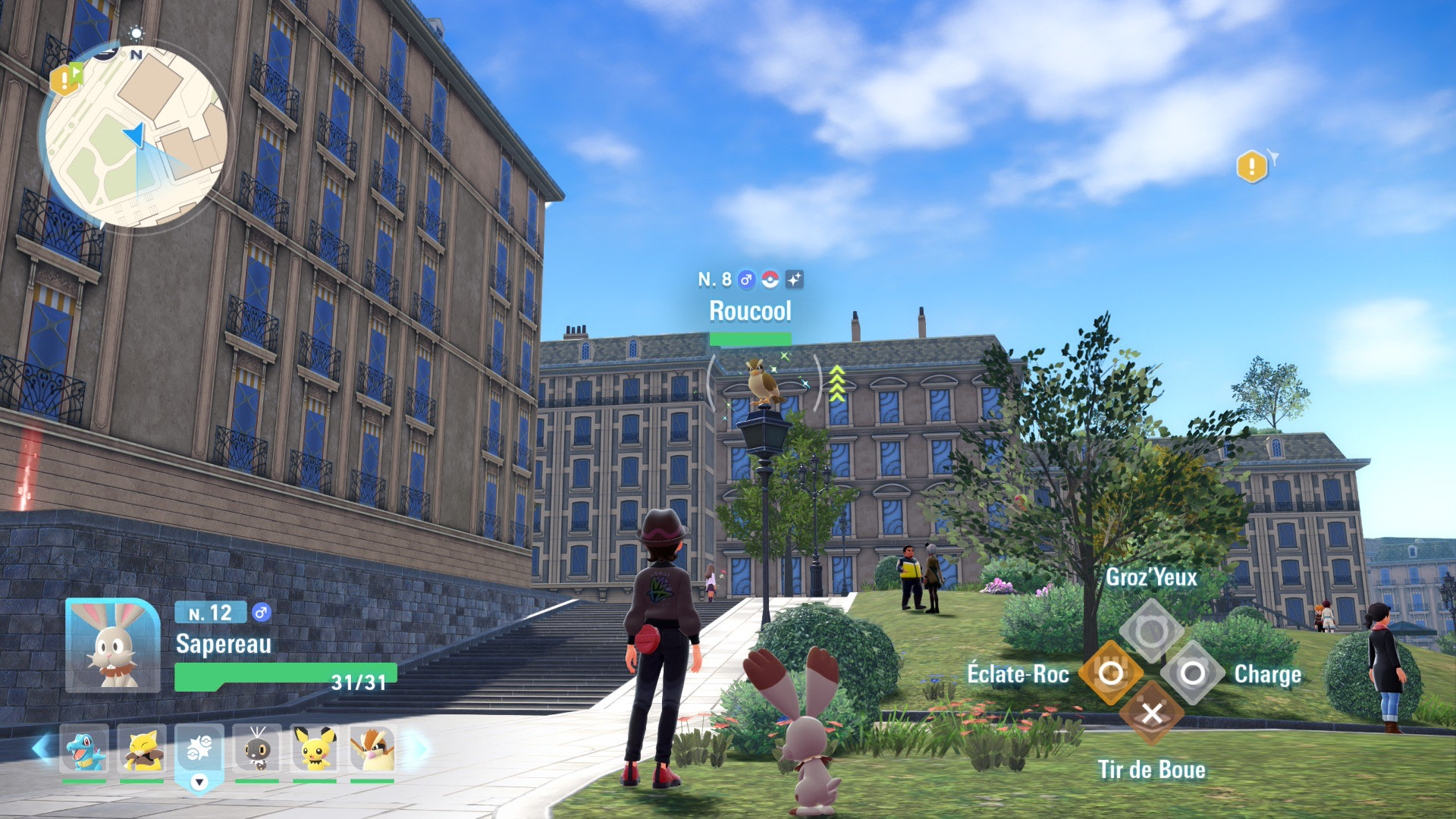Select the yellow quest marker on minimap
This screenshot has width=1456, height=819.
click(64, 79)
